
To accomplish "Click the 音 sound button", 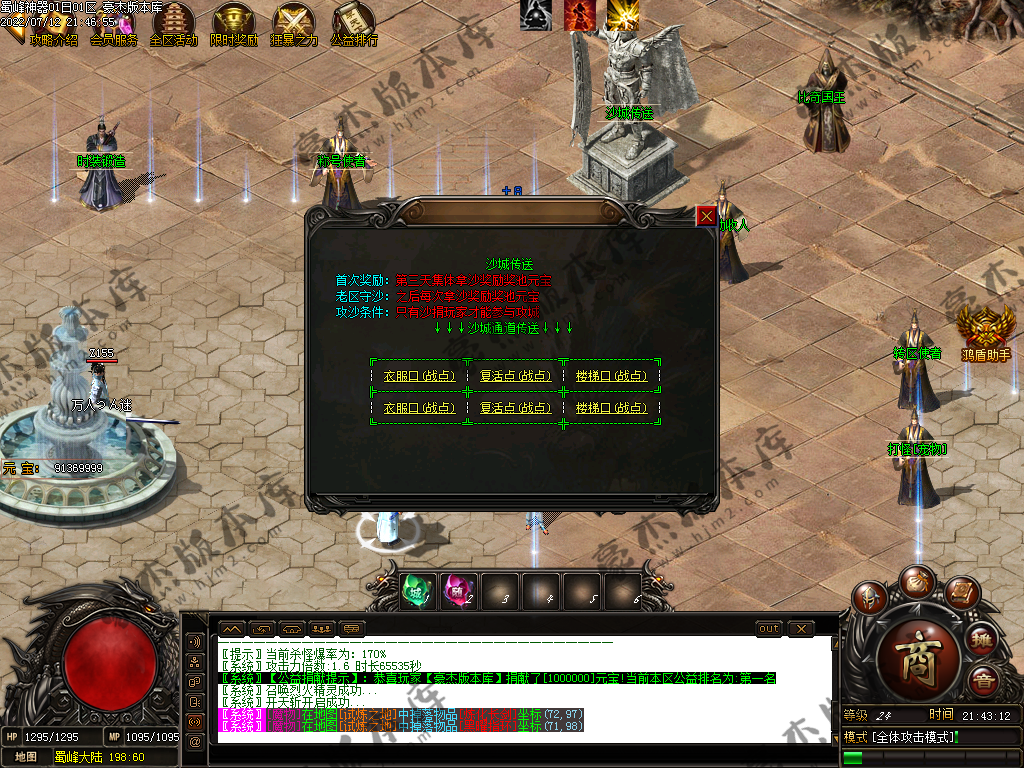I will pos(984,680).
